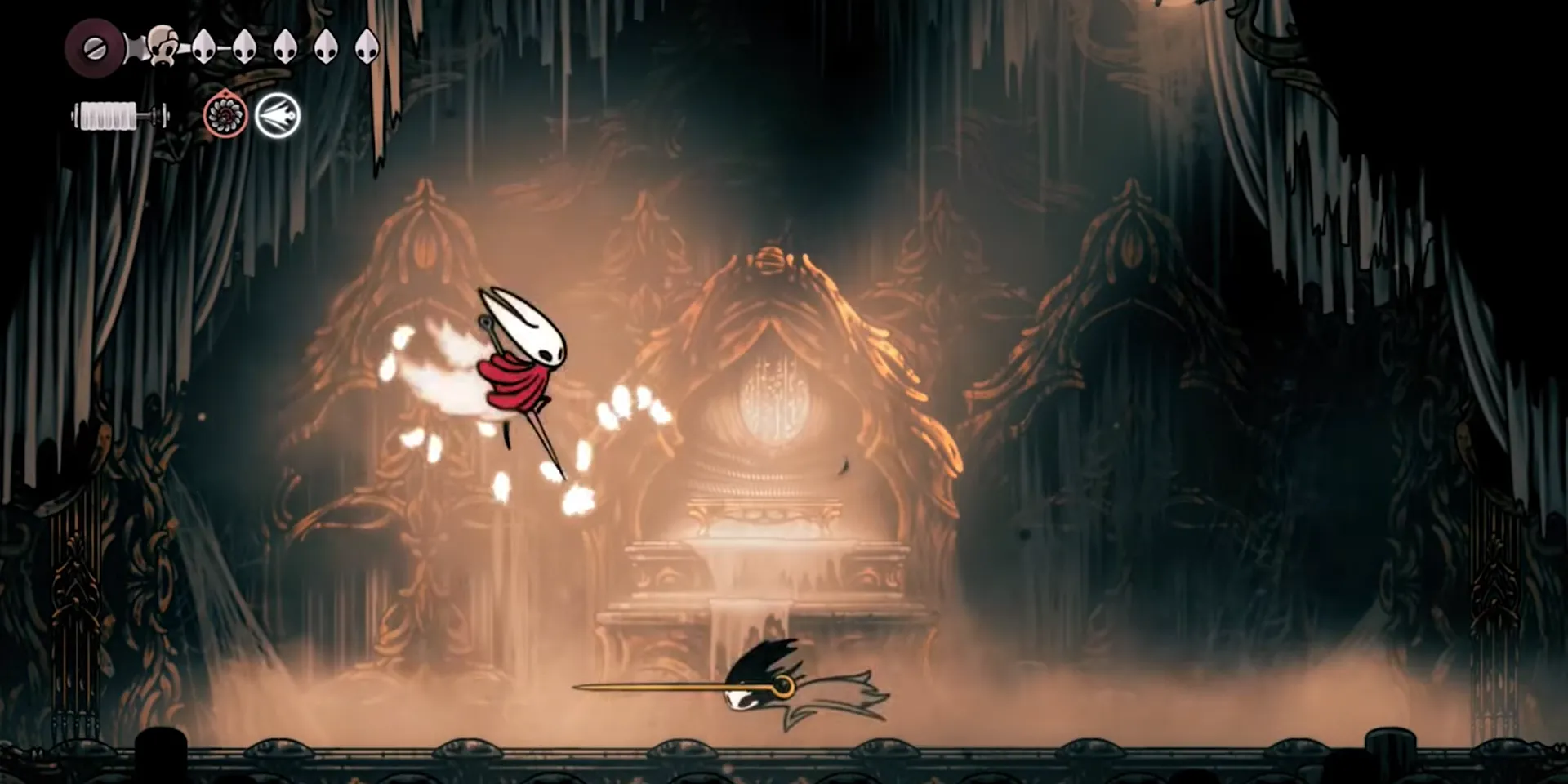Toggle the glowing circular skill badge
1568x784 pixels.
coord(278,117)
